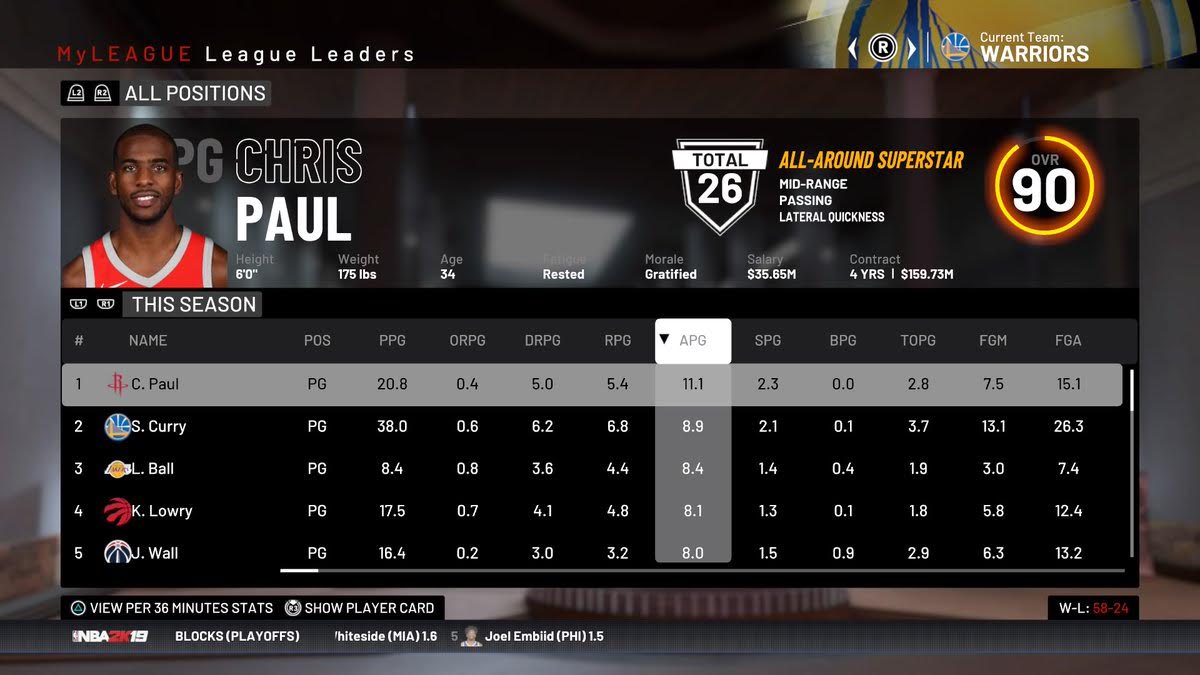Sort leaders by the PPG column
Image resolution: width=1200 pixels, height=675 pixels.
(392, 340)
